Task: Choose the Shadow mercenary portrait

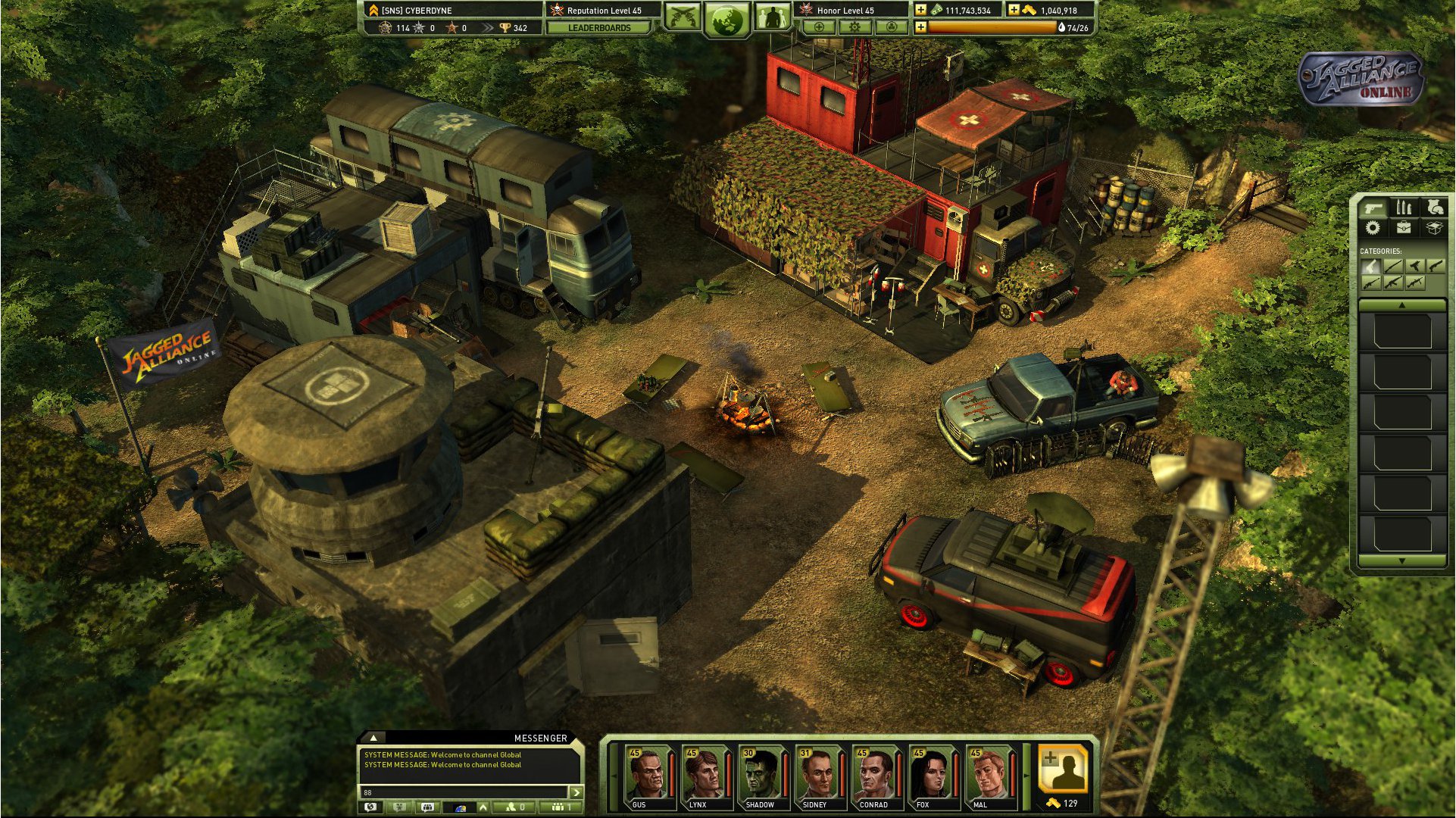Action: (759, 774)
